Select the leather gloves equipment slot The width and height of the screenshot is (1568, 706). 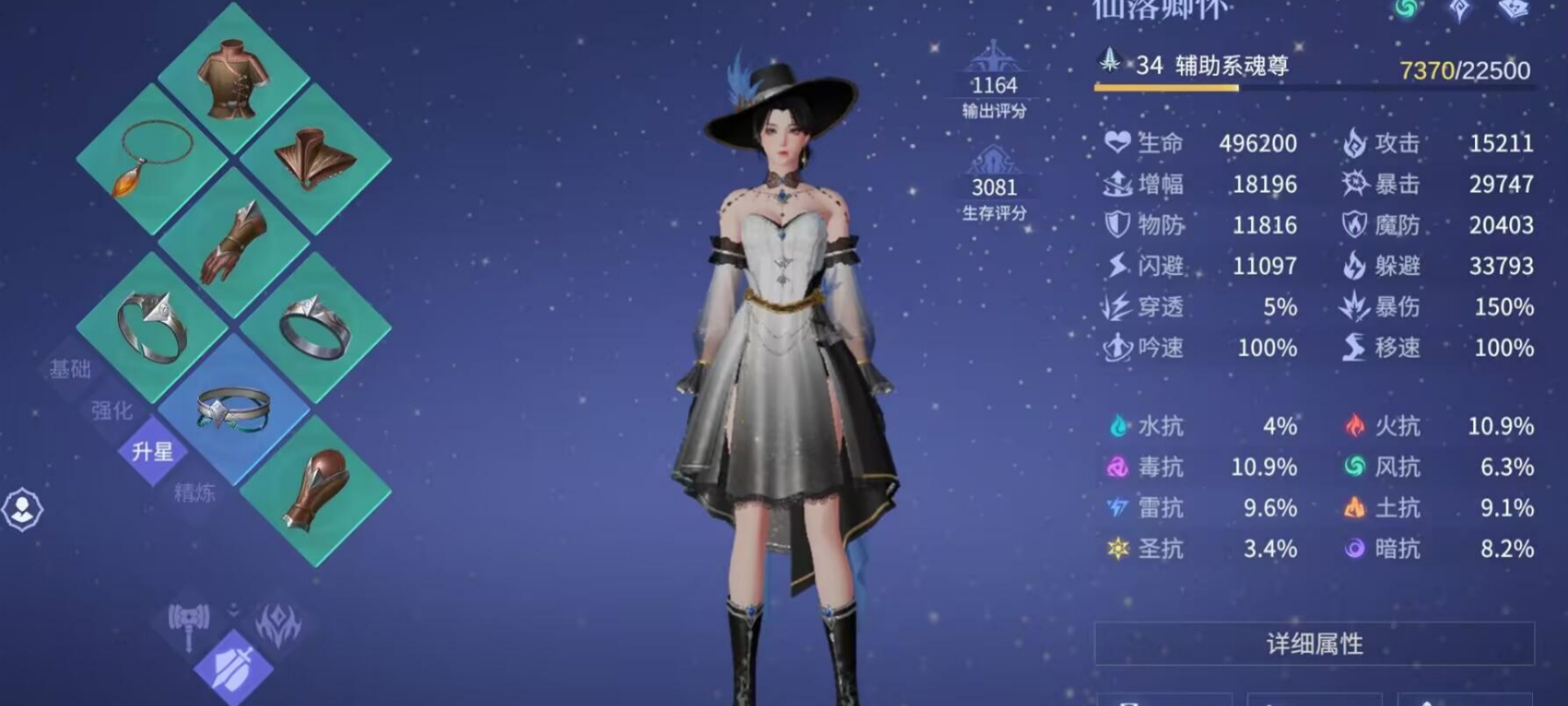coord(234,243)
